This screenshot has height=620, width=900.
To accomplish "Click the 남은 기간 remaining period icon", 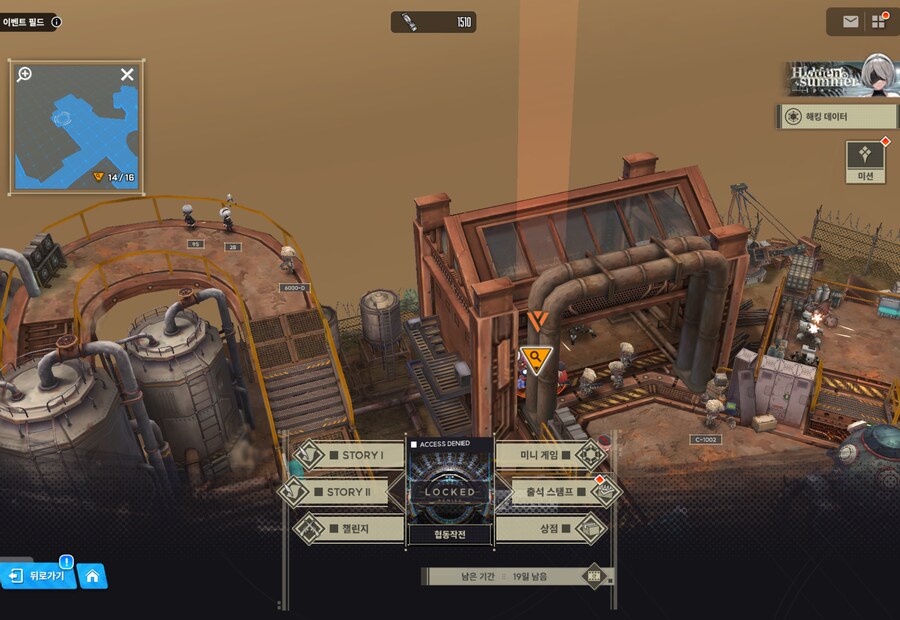I will coord(595,576).
